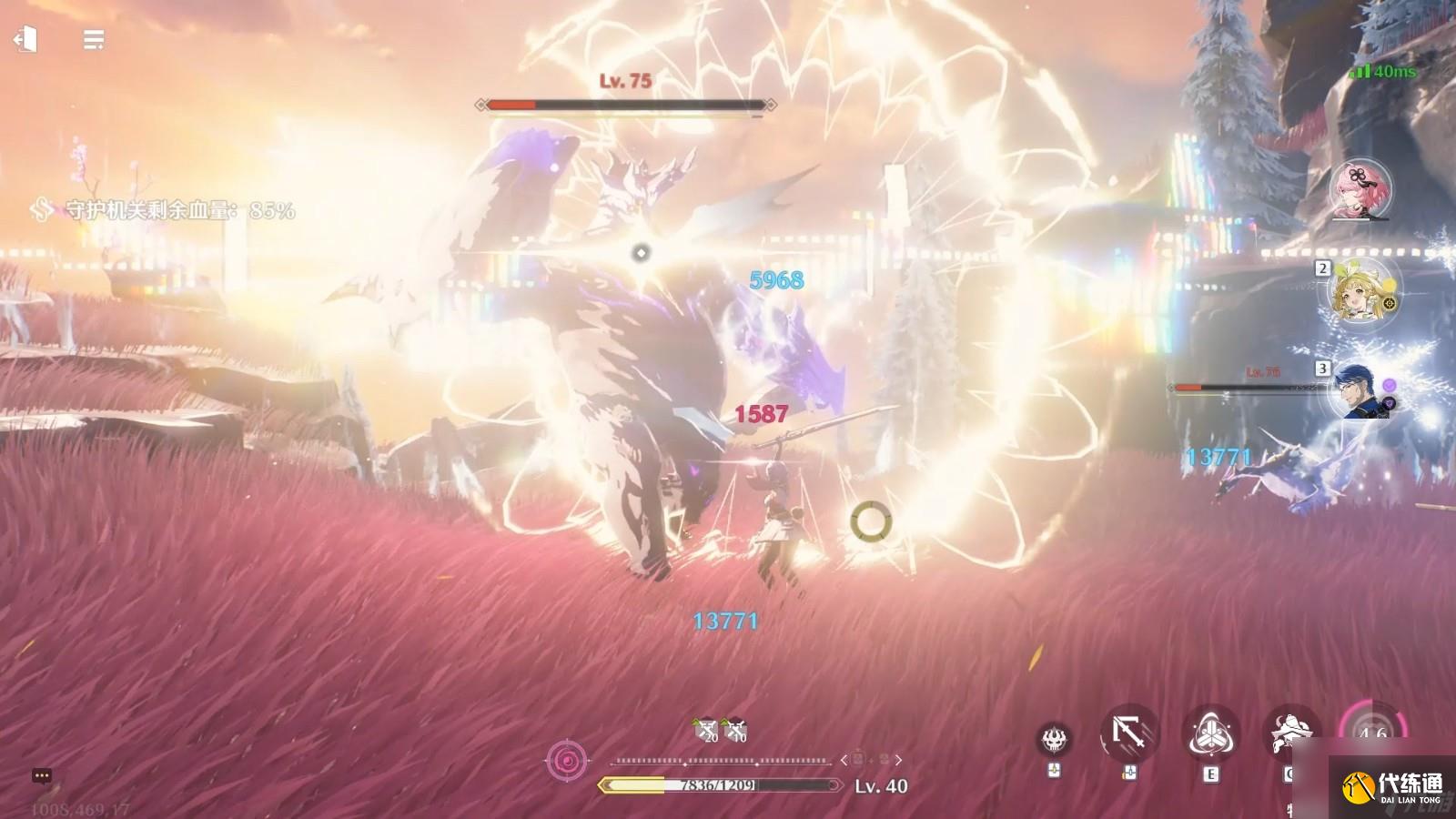1456x819 pixels.
Task: Use the diagonal sword strike skill
Action: pyautogui.click(x=1129, y=733)
